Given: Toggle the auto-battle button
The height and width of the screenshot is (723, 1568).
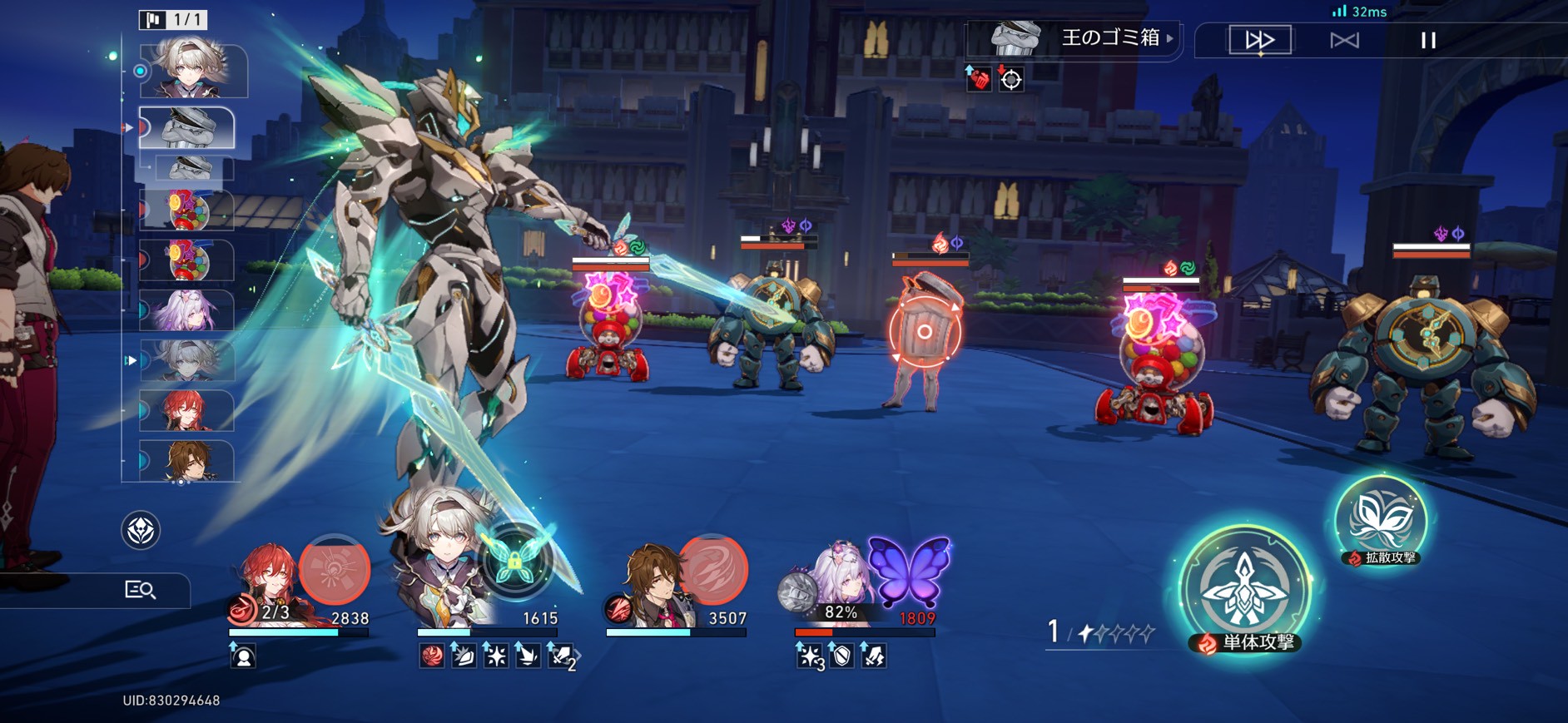Looking at the screenshot, I should point(1344,40).
